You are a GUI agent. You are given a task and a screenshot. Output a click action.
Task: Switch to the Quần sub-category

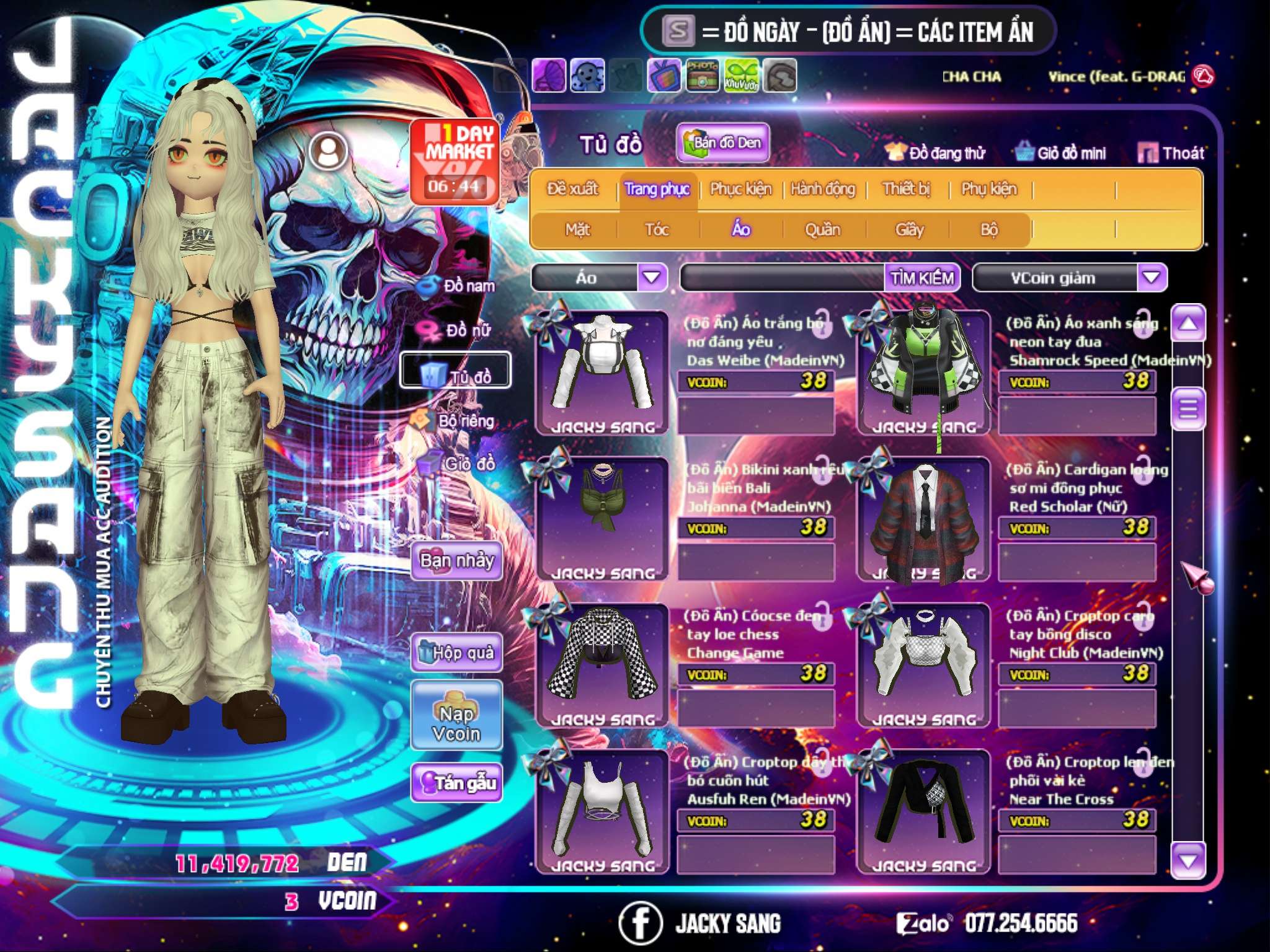pos(822,230)
